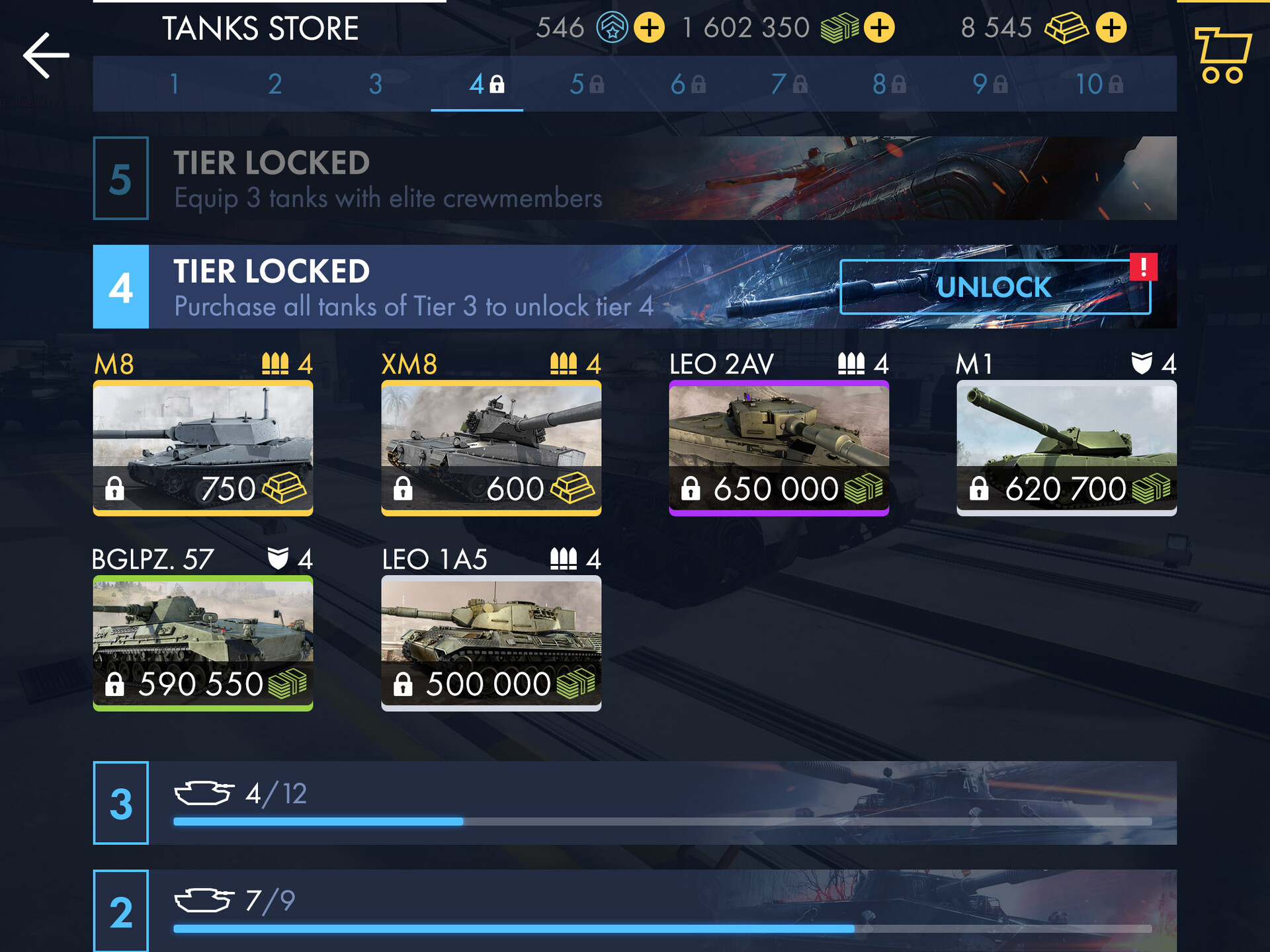Expand the Tier 2 tanks row

tap(634, 910)
